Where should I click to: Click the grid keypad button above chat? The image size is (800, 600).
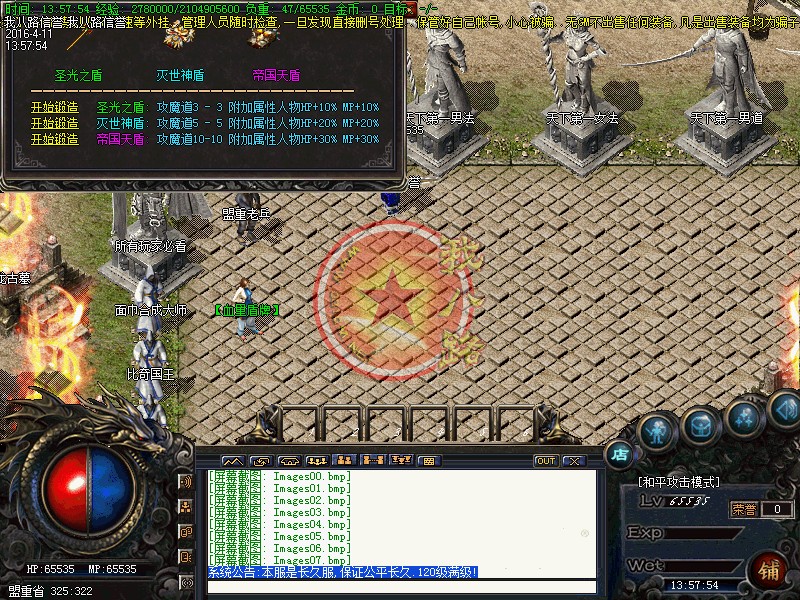point(428,461)
